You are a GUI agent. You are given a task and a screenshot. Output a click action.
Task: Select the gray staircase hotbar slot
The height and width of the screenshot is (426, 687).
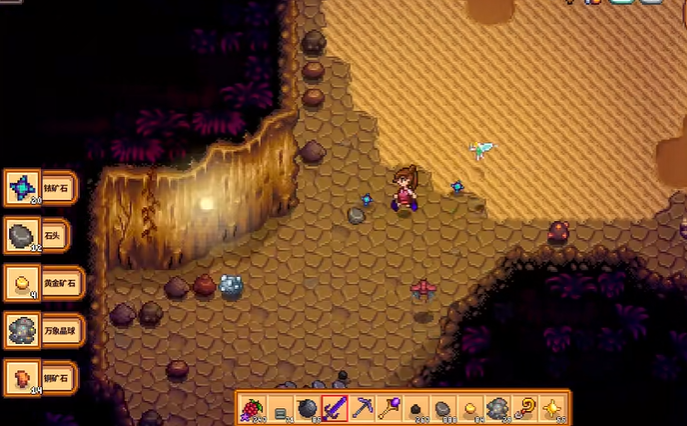pyautogui.click(x=281, y=408)
